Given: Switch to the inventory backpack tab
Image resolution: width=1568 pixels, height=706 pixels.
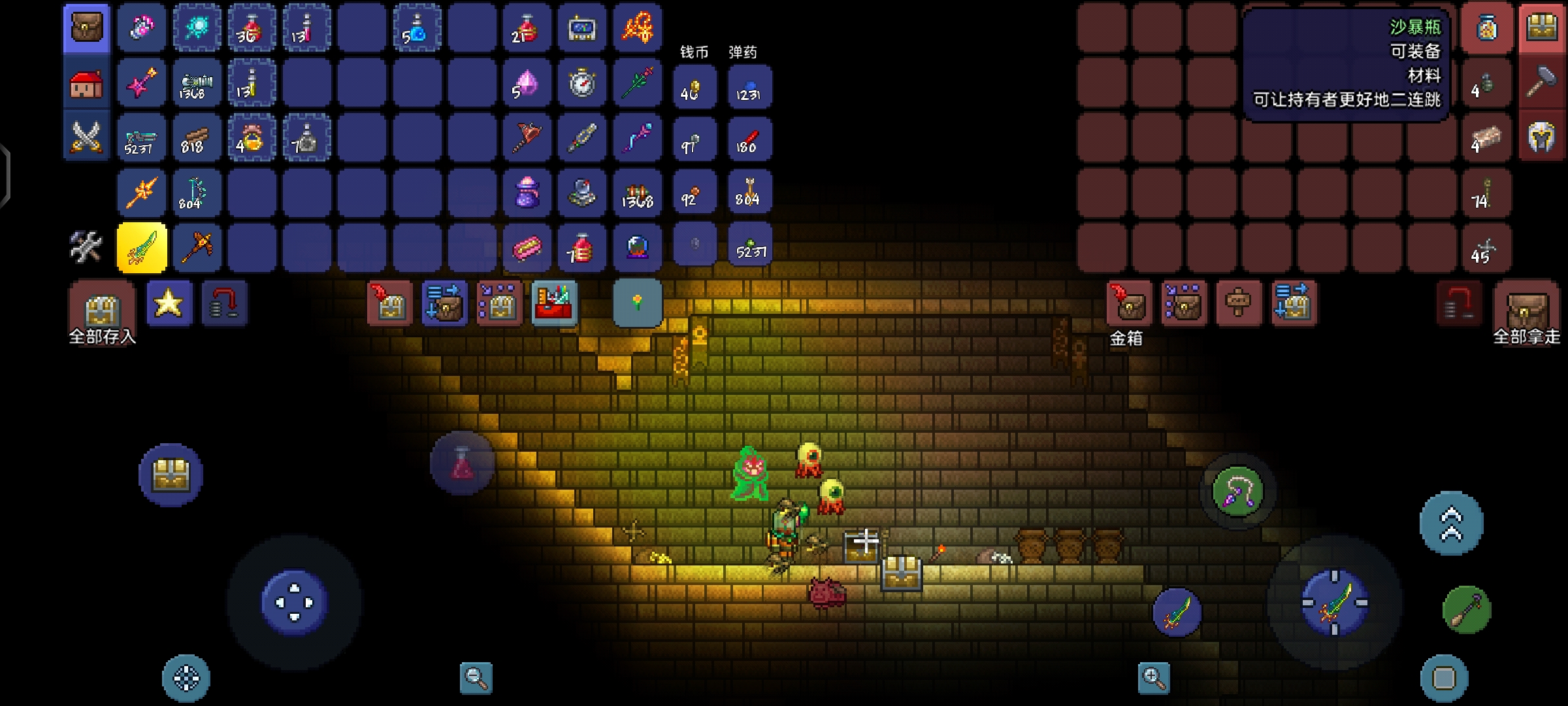Looking at the screenshot, I should click(x=87, y=28).
